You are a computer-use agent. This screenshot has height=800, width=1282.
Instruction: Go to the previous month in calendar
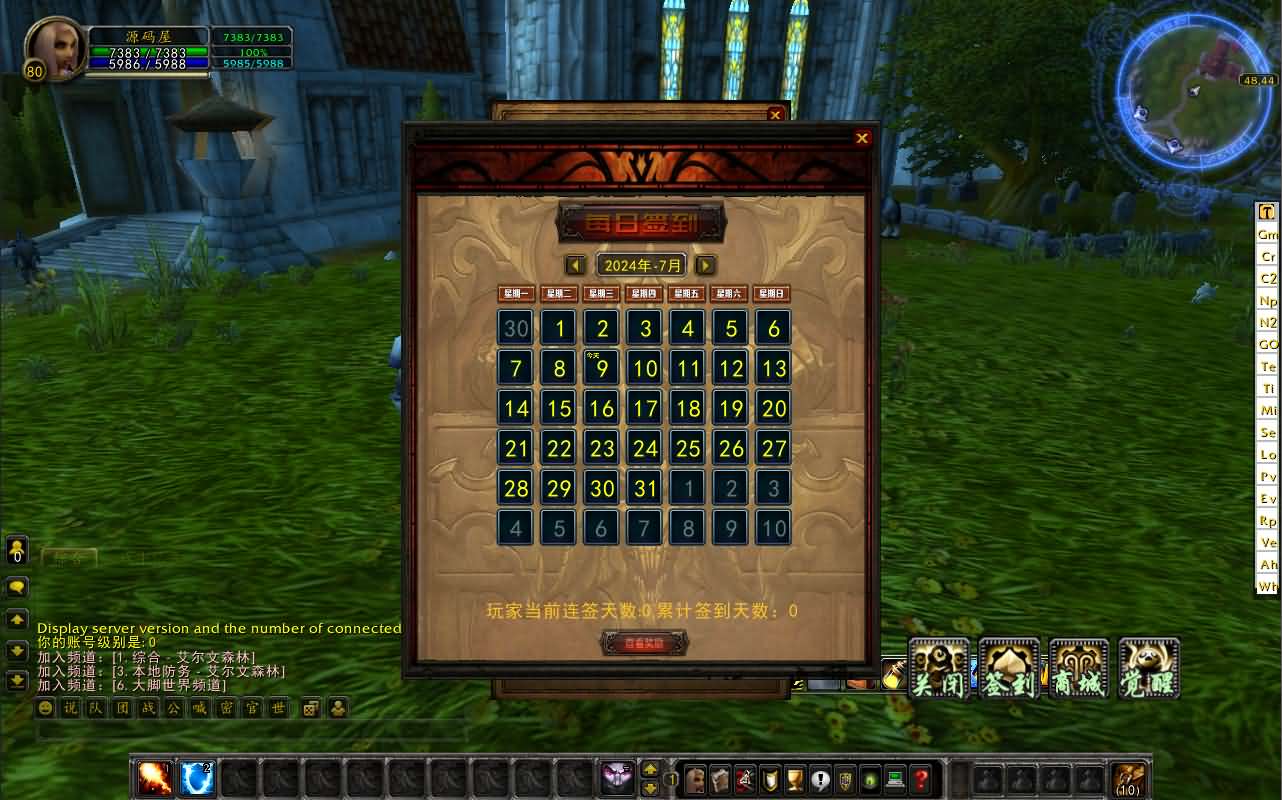point(575,265)
